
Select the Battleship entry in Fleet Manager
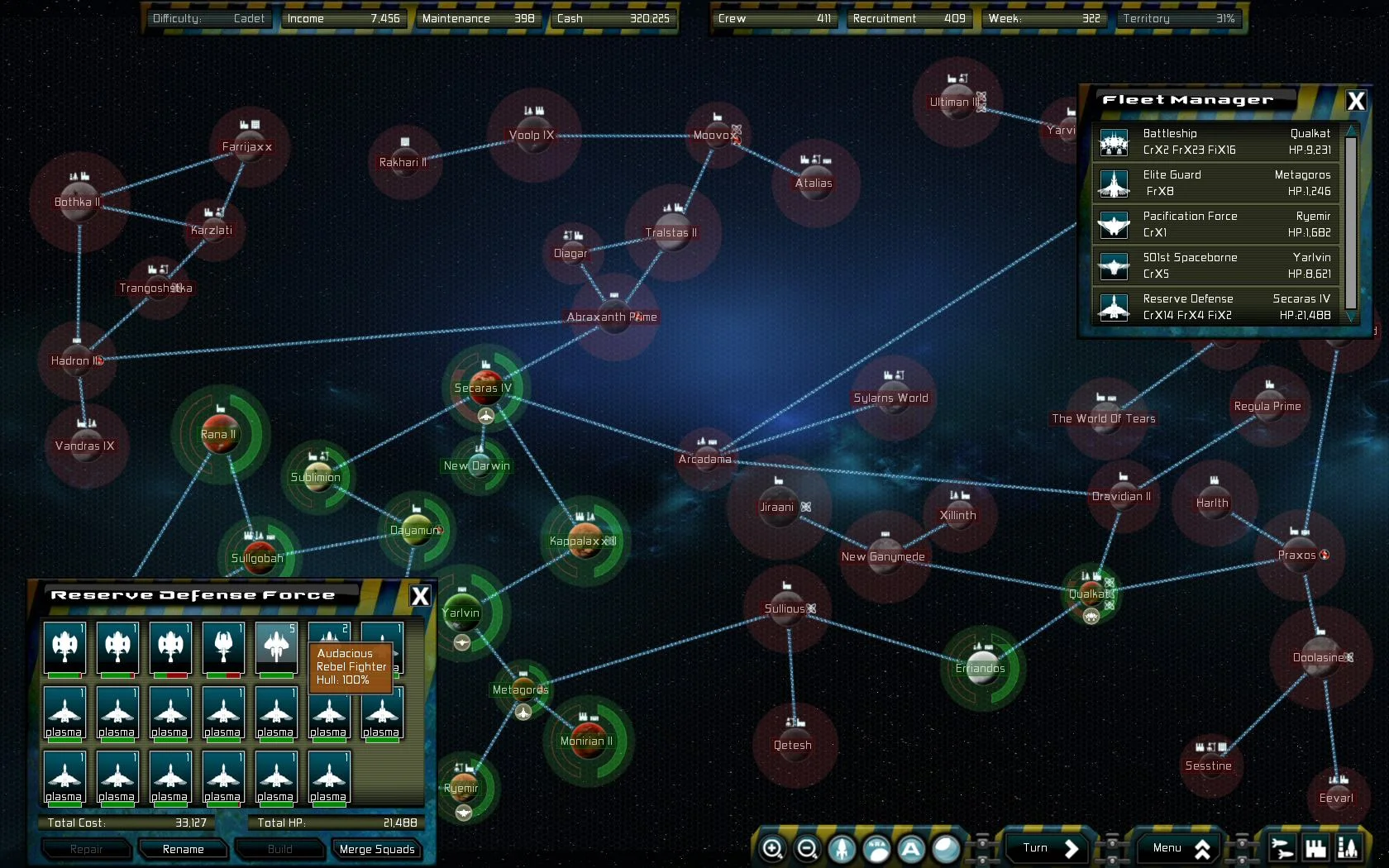1215,141
